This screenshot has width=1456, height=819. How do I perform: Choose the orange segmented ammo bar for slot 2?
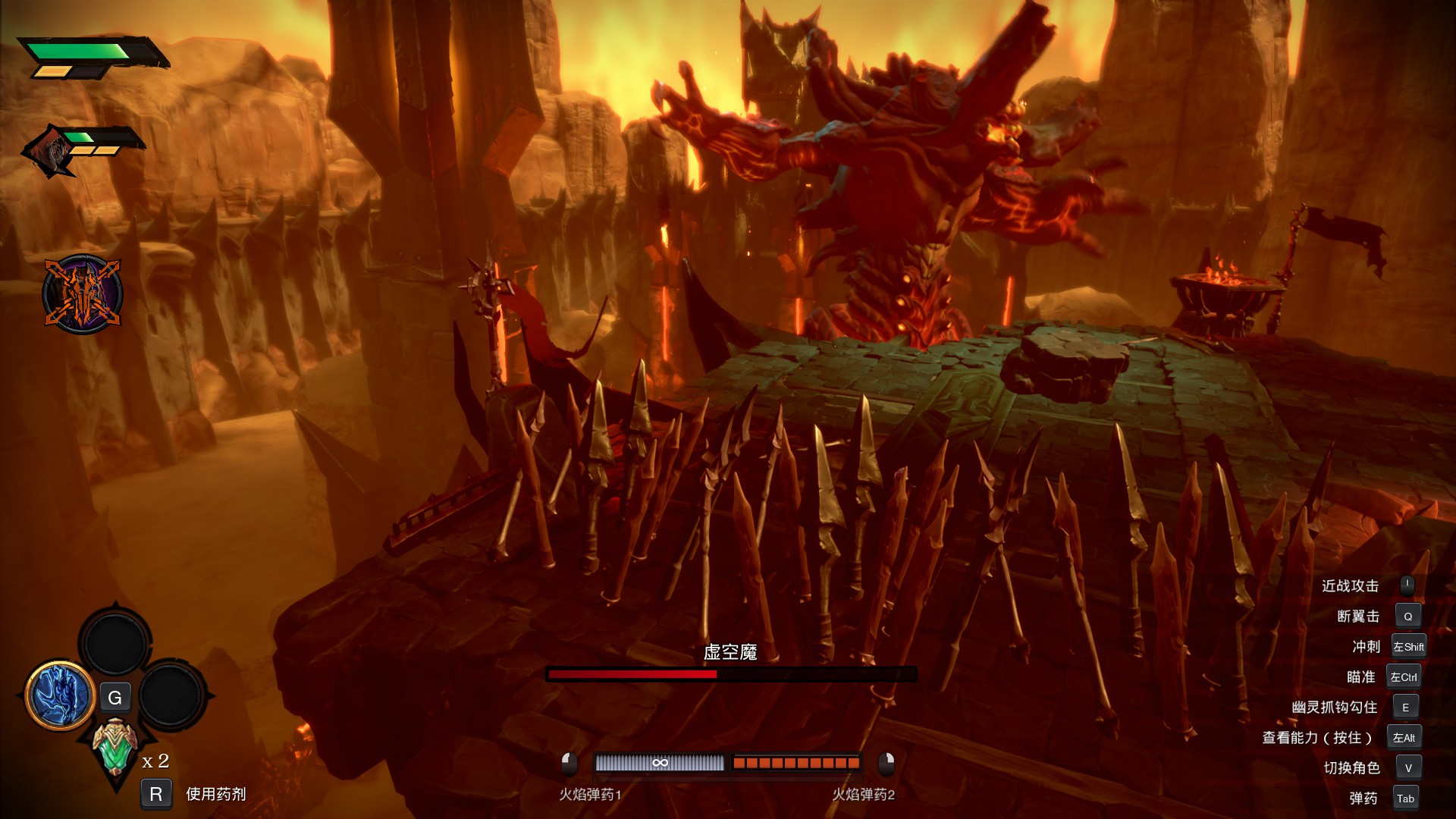(795, 763)
